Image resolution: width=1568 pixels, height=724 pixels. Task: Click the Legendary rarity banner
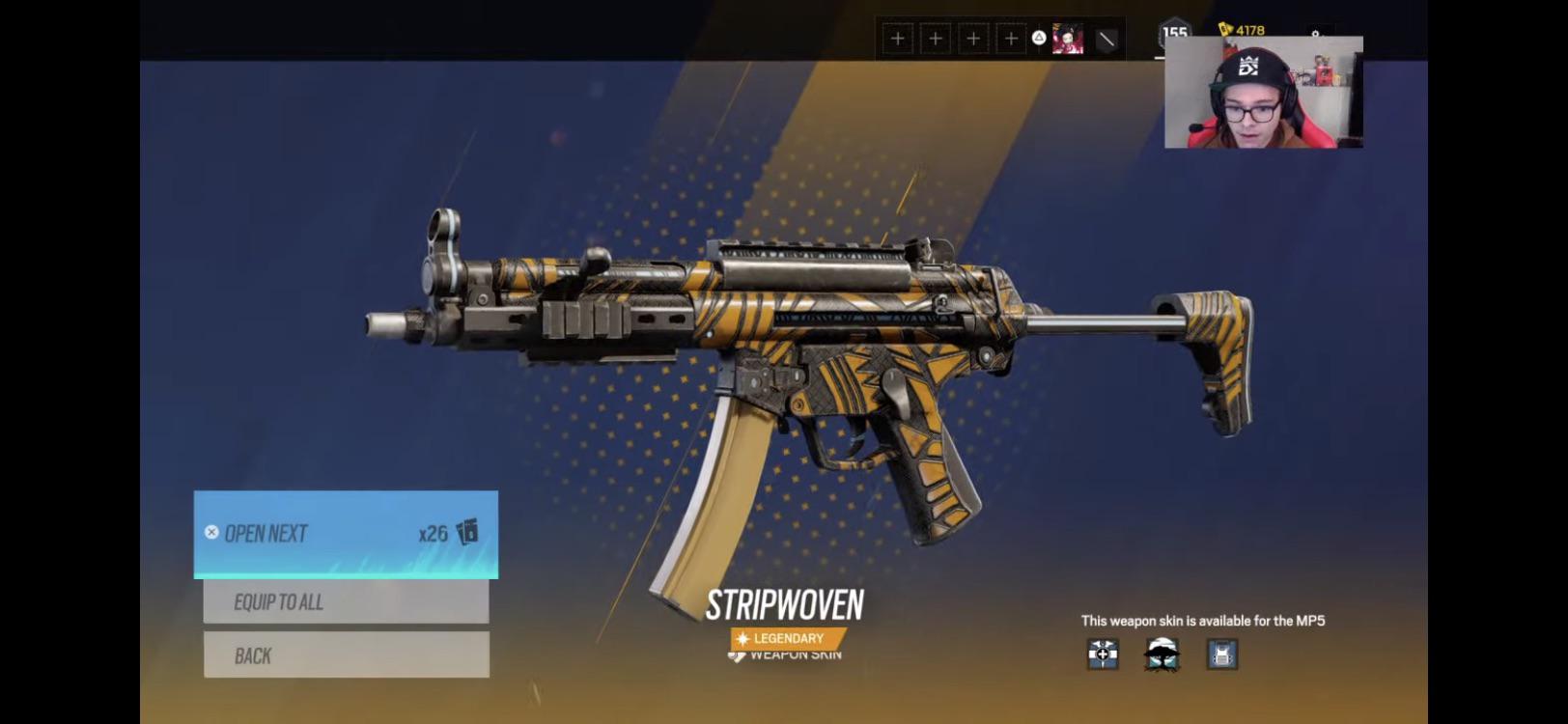787,638
